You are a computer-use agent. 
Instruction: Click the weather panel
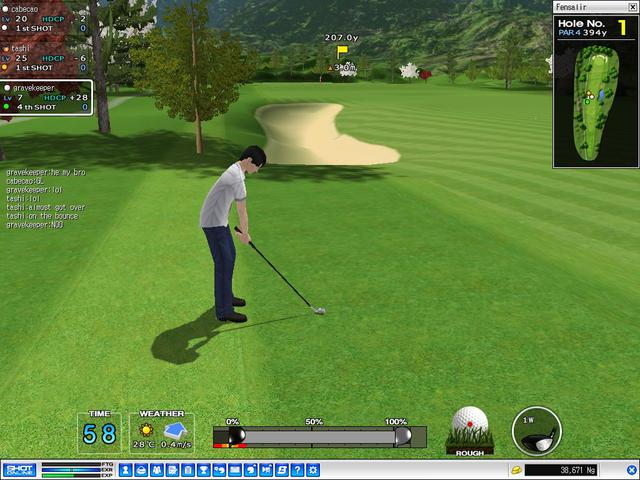click(x=161, y=433)
